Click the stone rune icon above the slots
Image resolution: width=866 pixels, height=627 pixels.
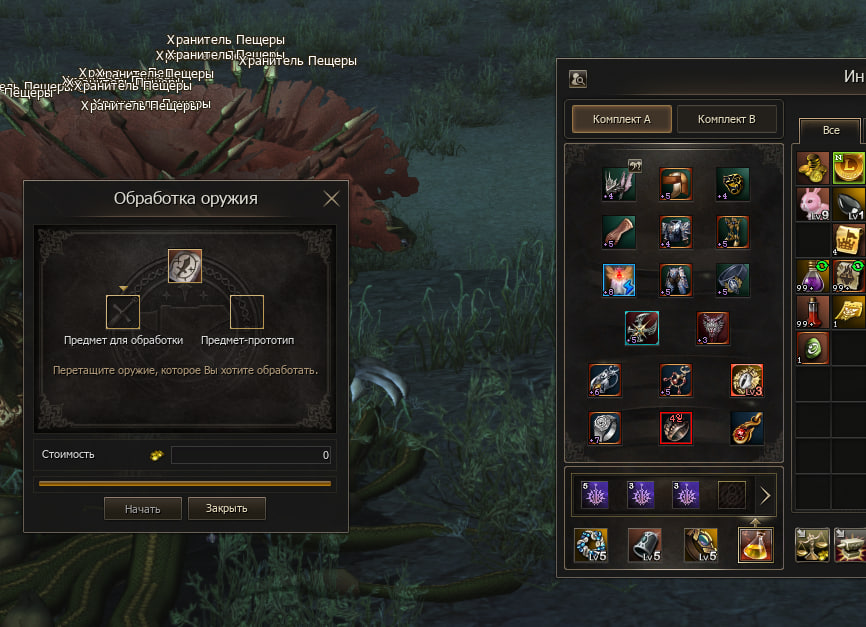tap(185, 266)
